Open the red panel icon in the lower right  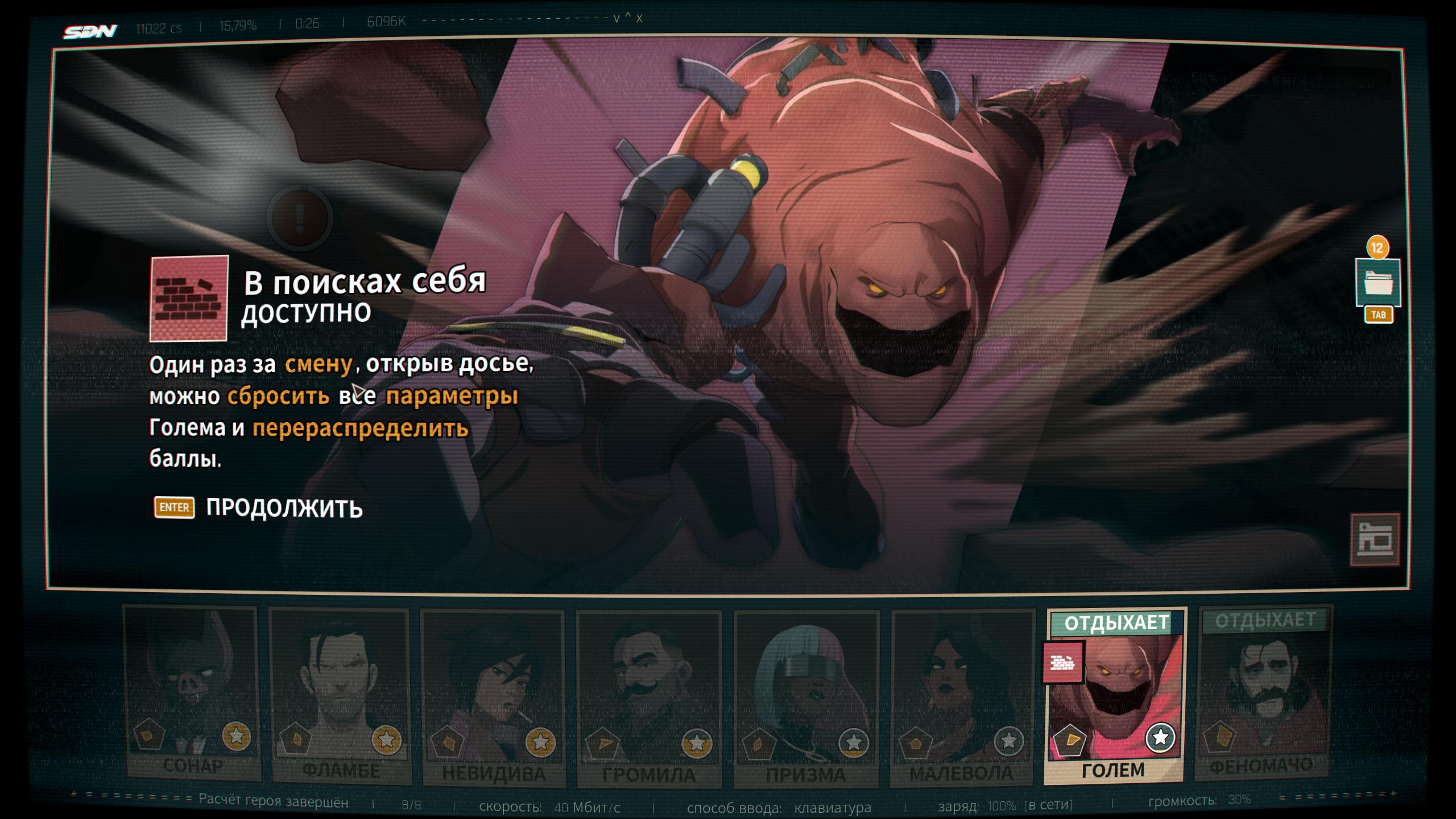pyautogui.click(x=1375, y=540)
